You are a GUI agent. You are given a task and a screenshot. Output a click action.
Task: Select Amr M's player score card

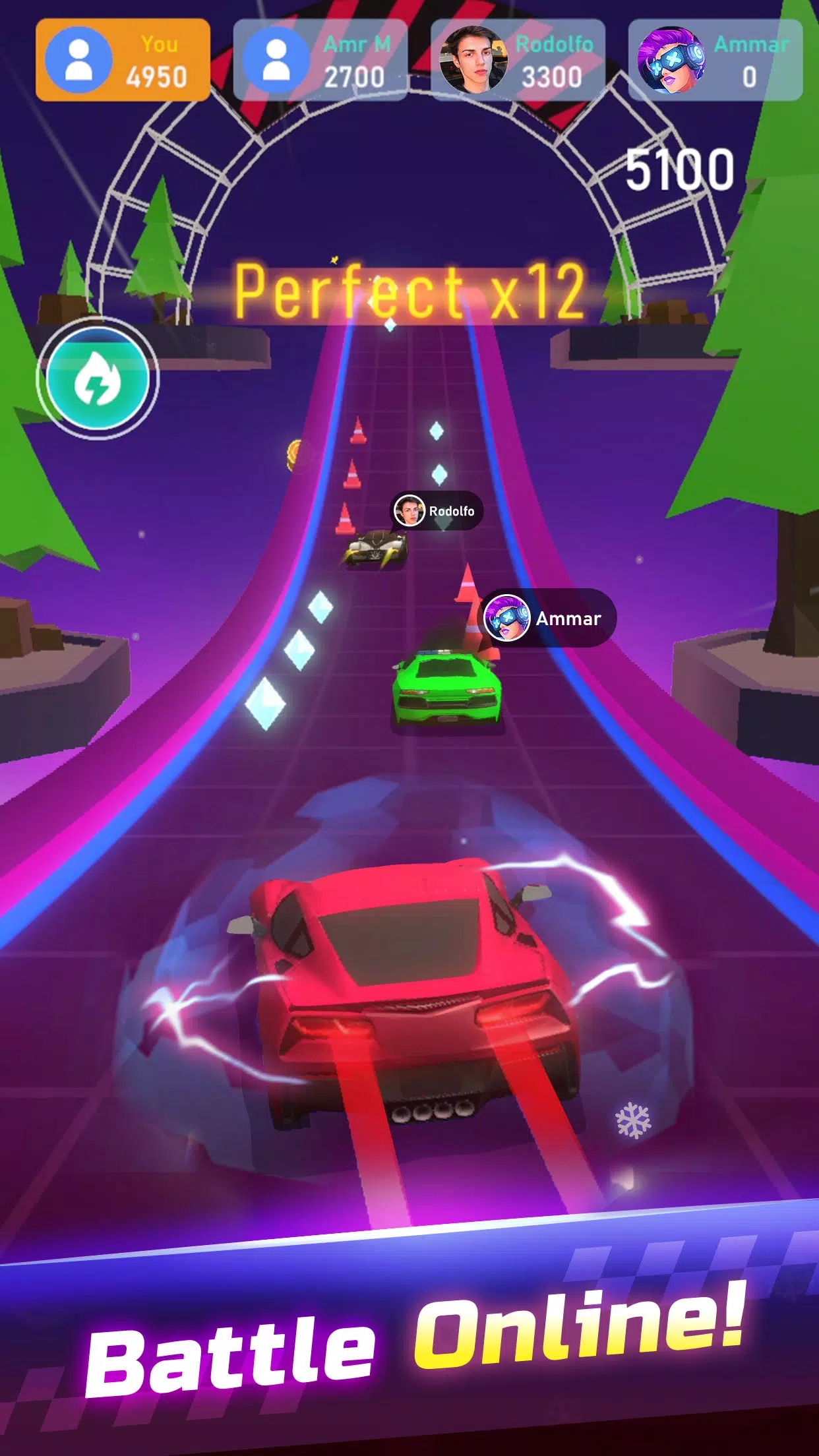[x=320, y=61]
